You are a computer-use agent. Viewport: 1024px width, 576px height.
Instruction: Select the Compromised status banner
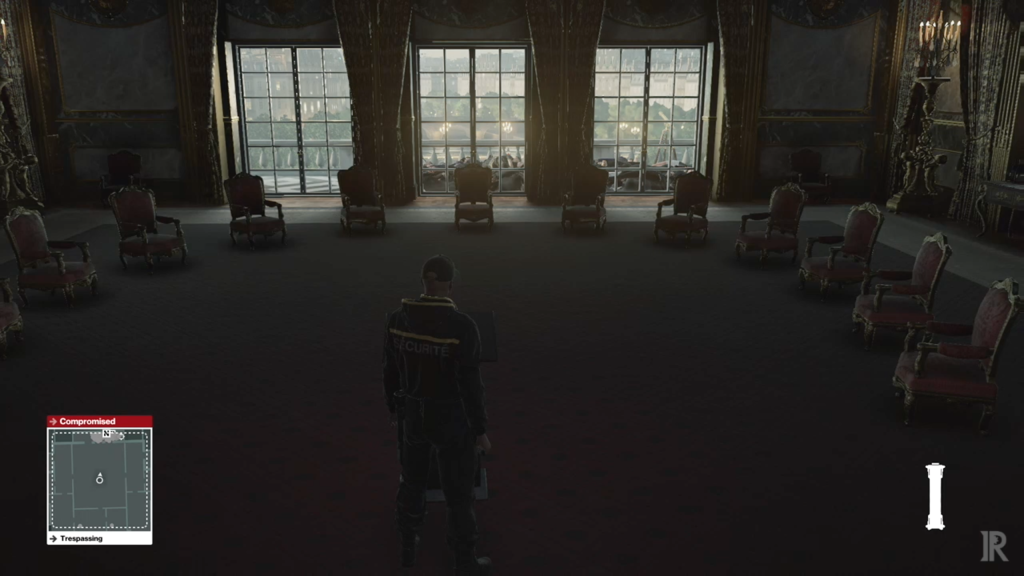(99, 421)
